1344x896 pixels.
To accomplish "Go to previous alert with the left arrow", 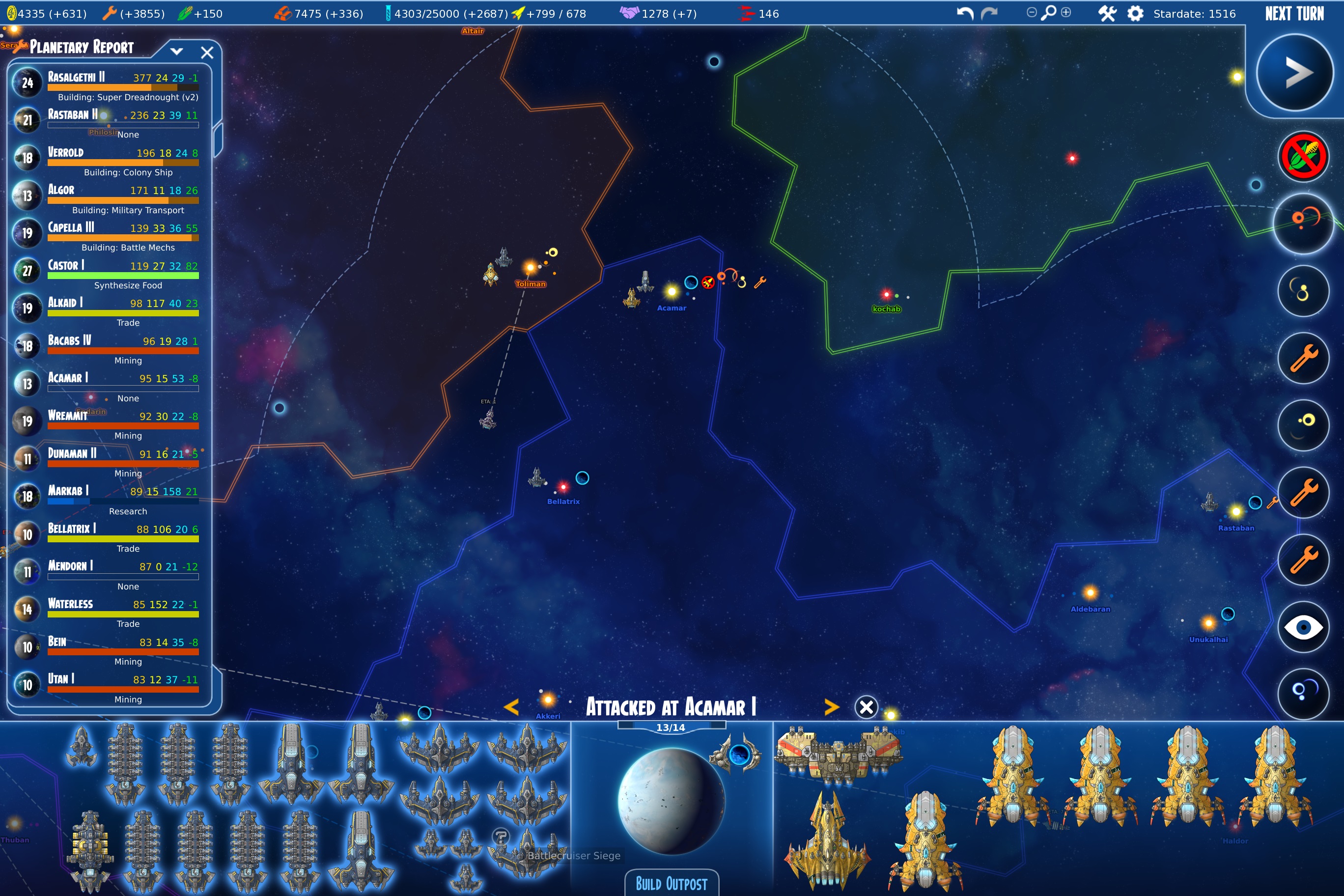I will 512,707.
